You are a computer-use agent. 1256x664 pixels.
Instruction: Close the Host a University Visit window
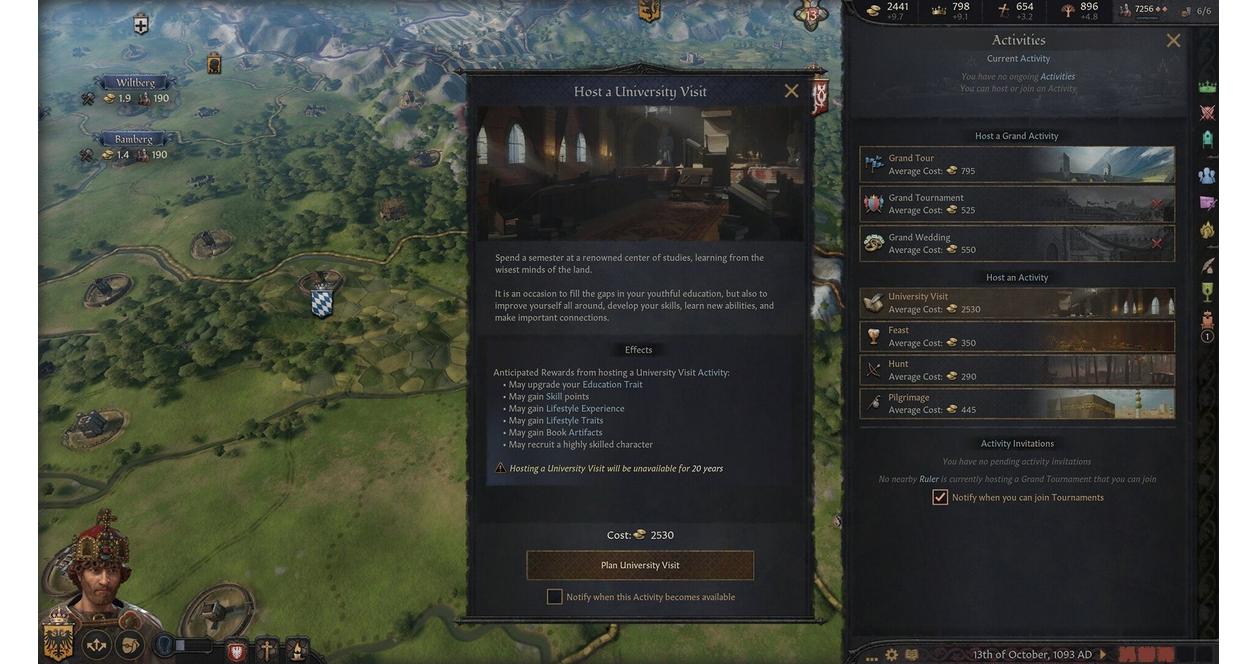click(791, 91)
